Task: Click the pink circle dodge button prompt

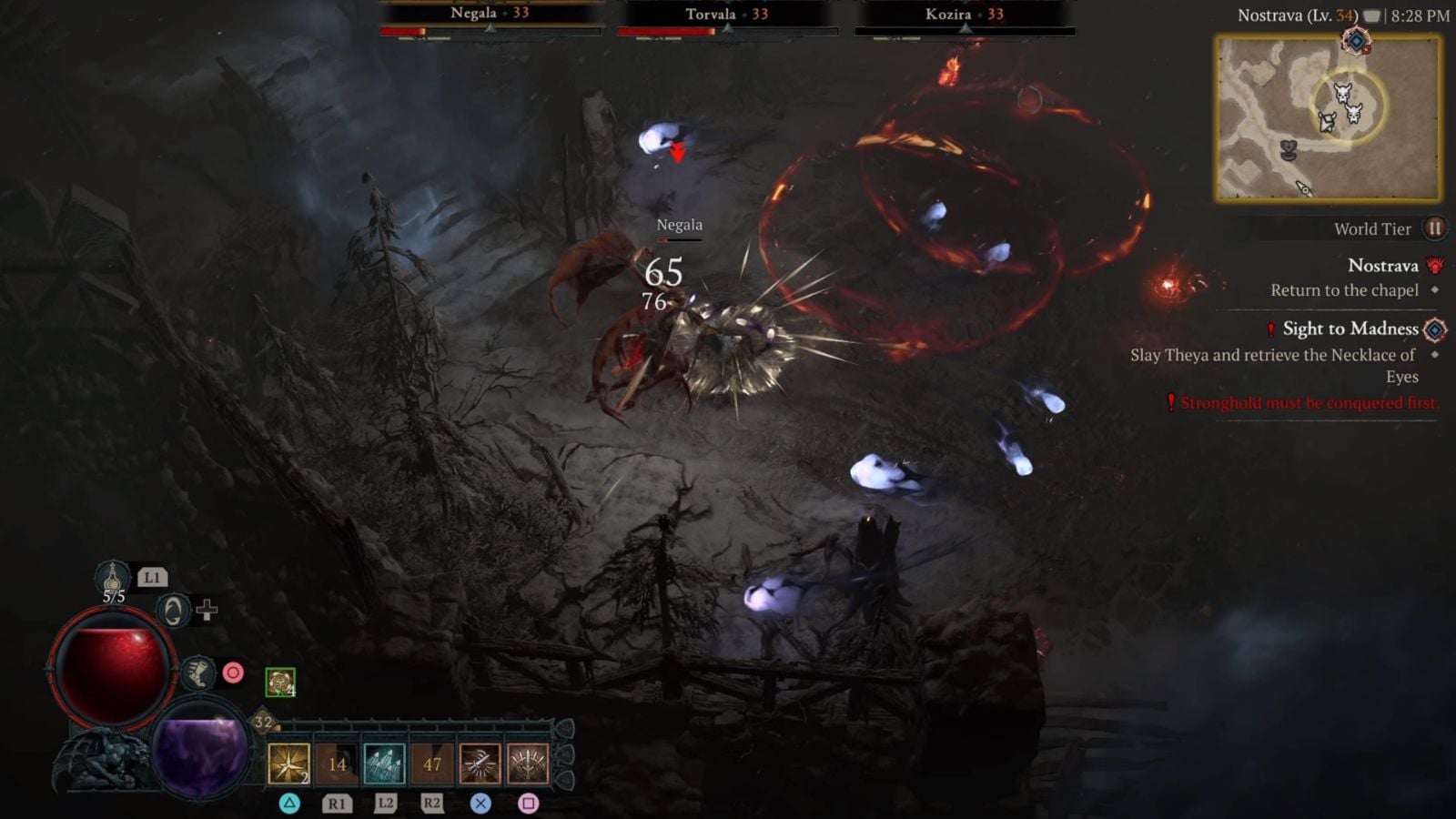Action: coord(234,672)
